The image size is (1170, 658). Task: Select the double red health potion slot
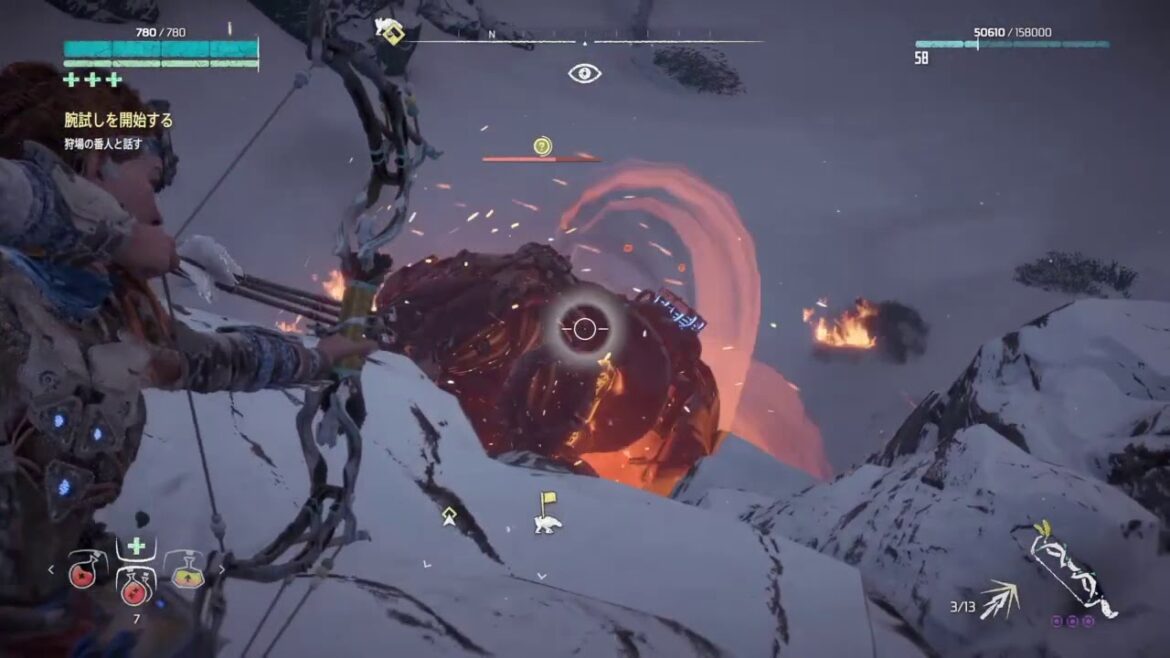(x=136, y=585)
